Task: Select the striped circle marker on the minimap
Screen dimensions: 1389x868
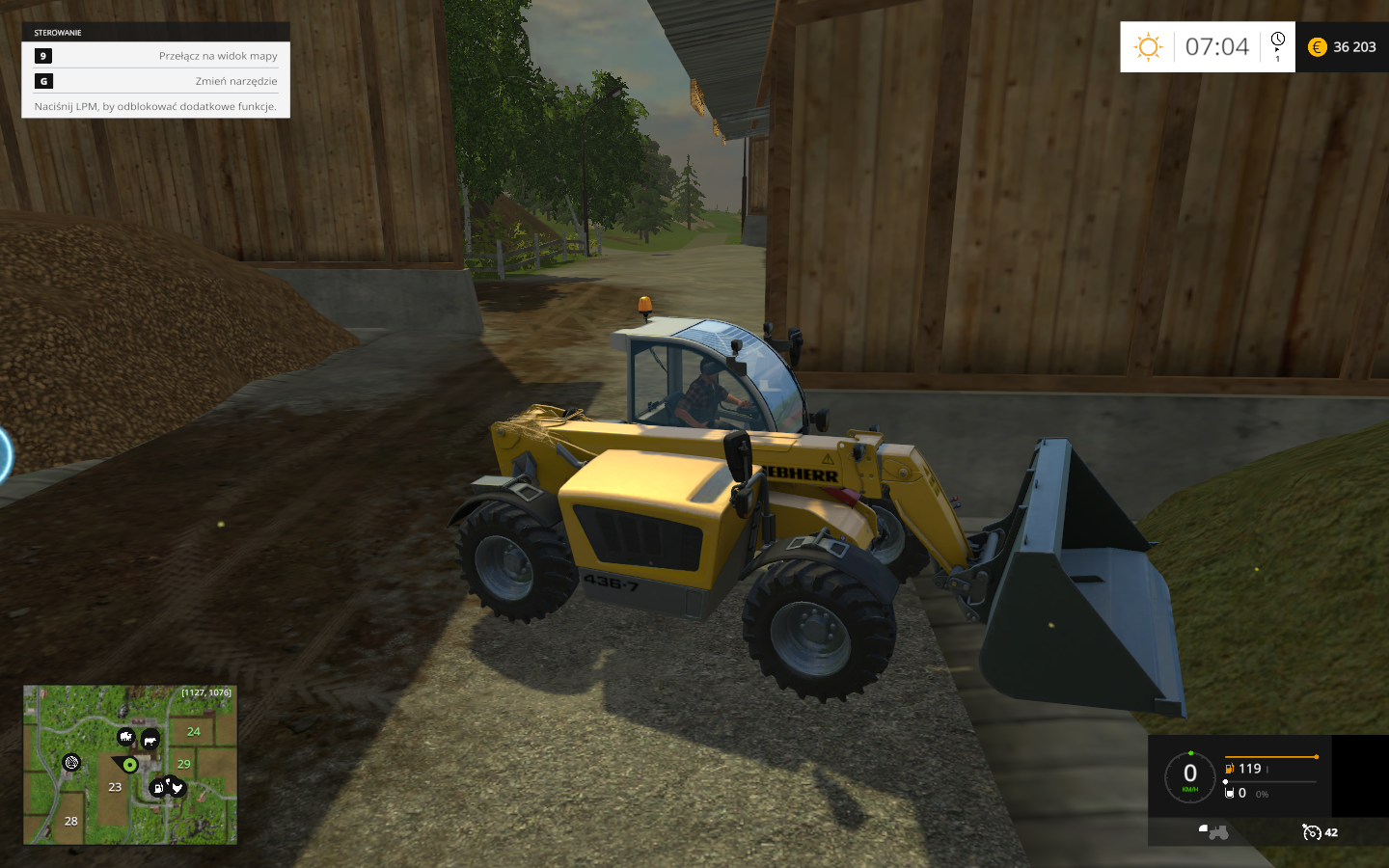Action: pyautogui.click(x=70, y=763)
